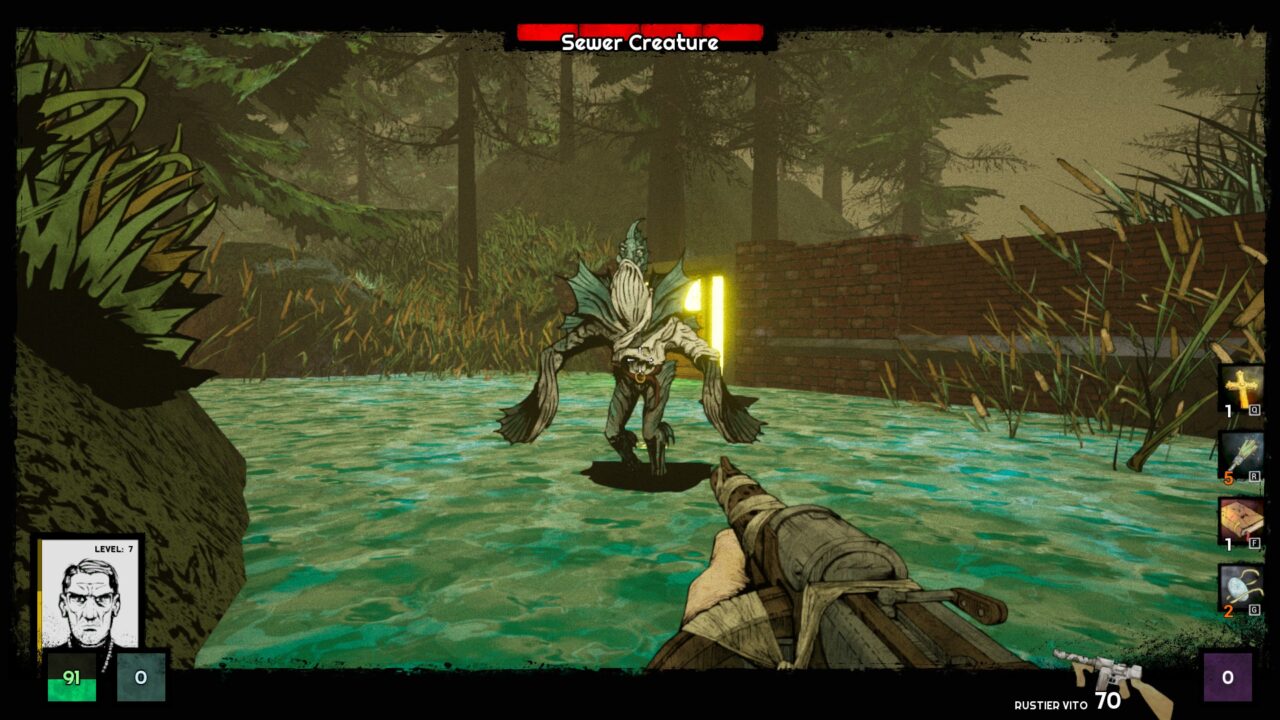Screen dimensions: 1280x720
Task: Click the Sewer Creature name banner
Action: [x=640, y=44]
